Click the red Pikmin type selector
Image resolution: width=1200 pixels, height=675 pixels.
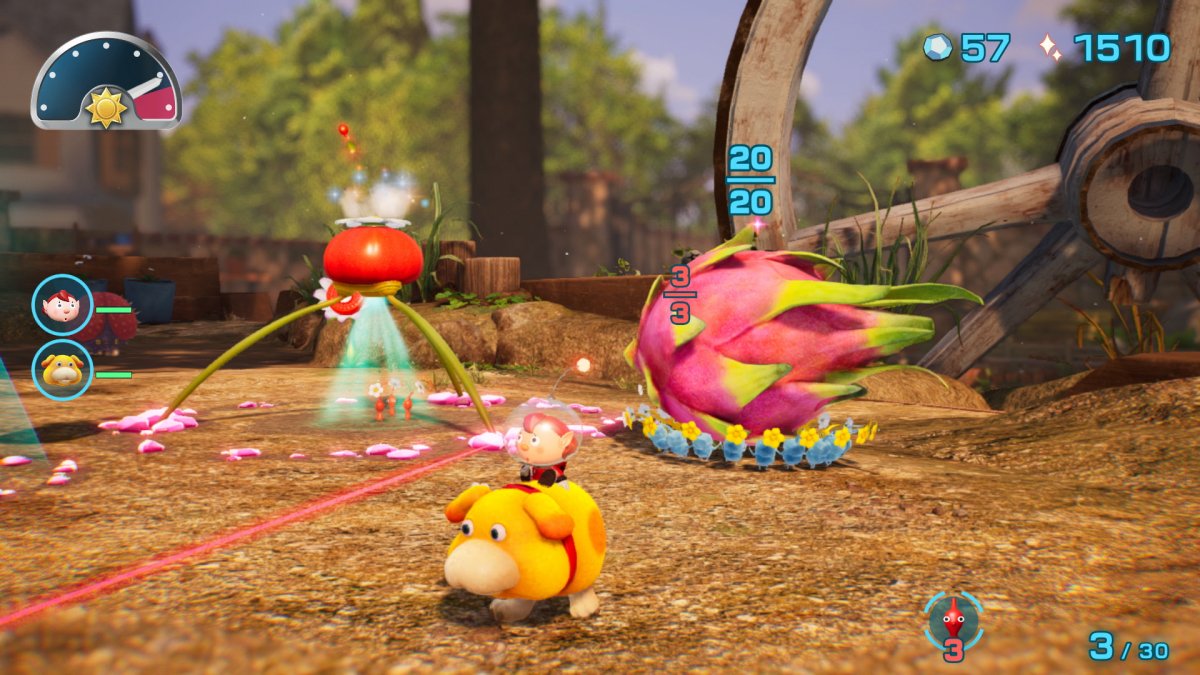(954, 622)
